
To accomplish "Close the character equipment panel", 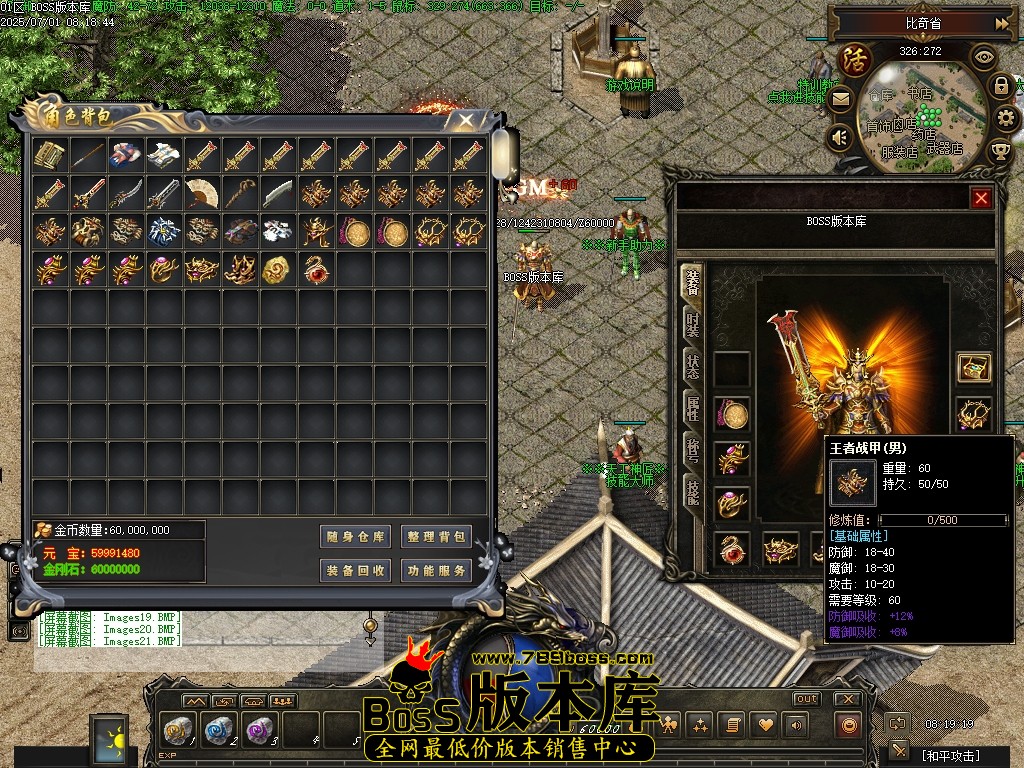I will (981, 198).
